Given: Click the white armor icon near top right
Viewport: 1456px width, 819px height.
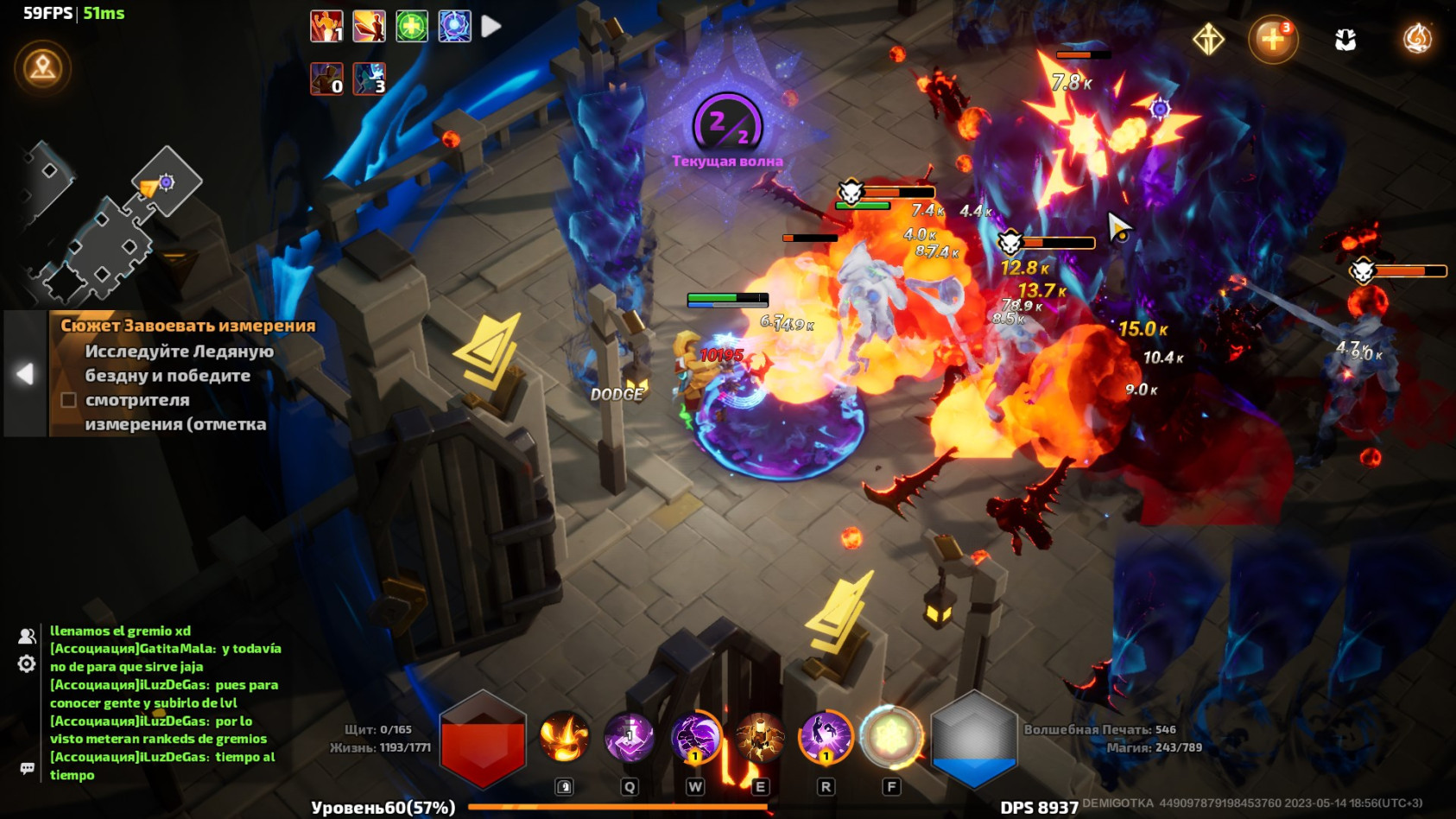Looking at the screenshot, I should [1345, 38].
